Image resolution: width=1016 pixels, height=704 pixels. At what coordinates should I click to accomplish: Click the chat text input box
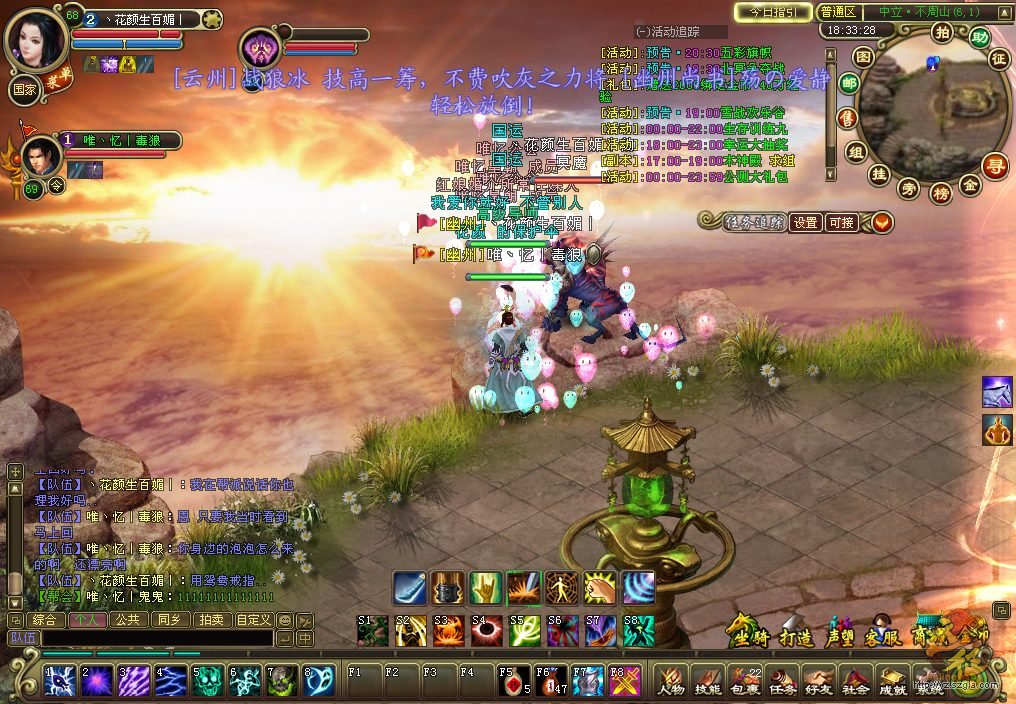155,638
